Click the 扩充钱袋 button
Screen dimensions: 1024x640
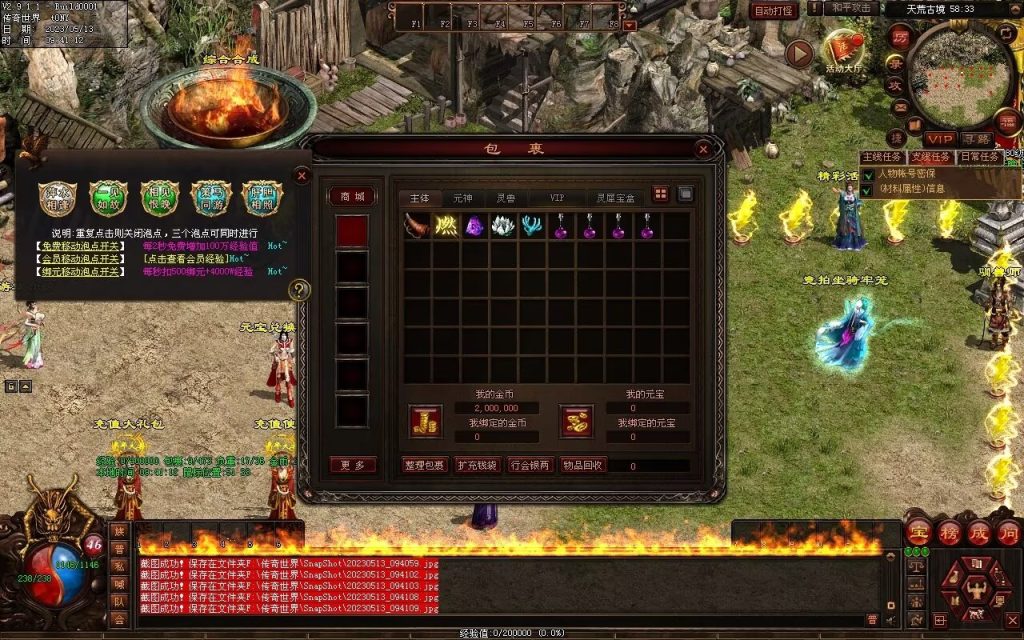[x=476, y=465]
